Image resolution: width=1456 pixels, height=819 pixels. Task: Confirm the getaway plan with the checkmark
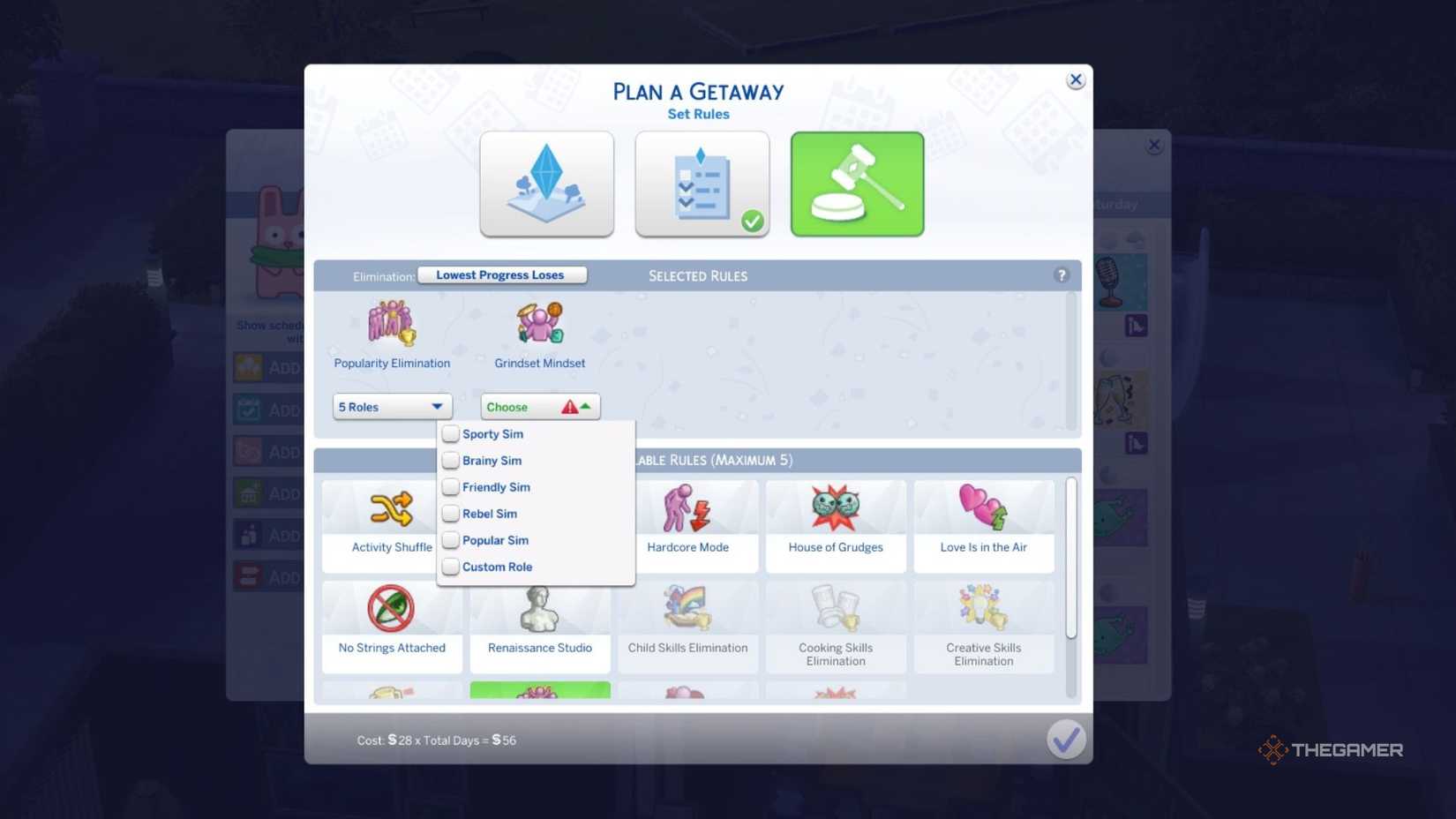pyautogui.click(x=1066, y=739)
